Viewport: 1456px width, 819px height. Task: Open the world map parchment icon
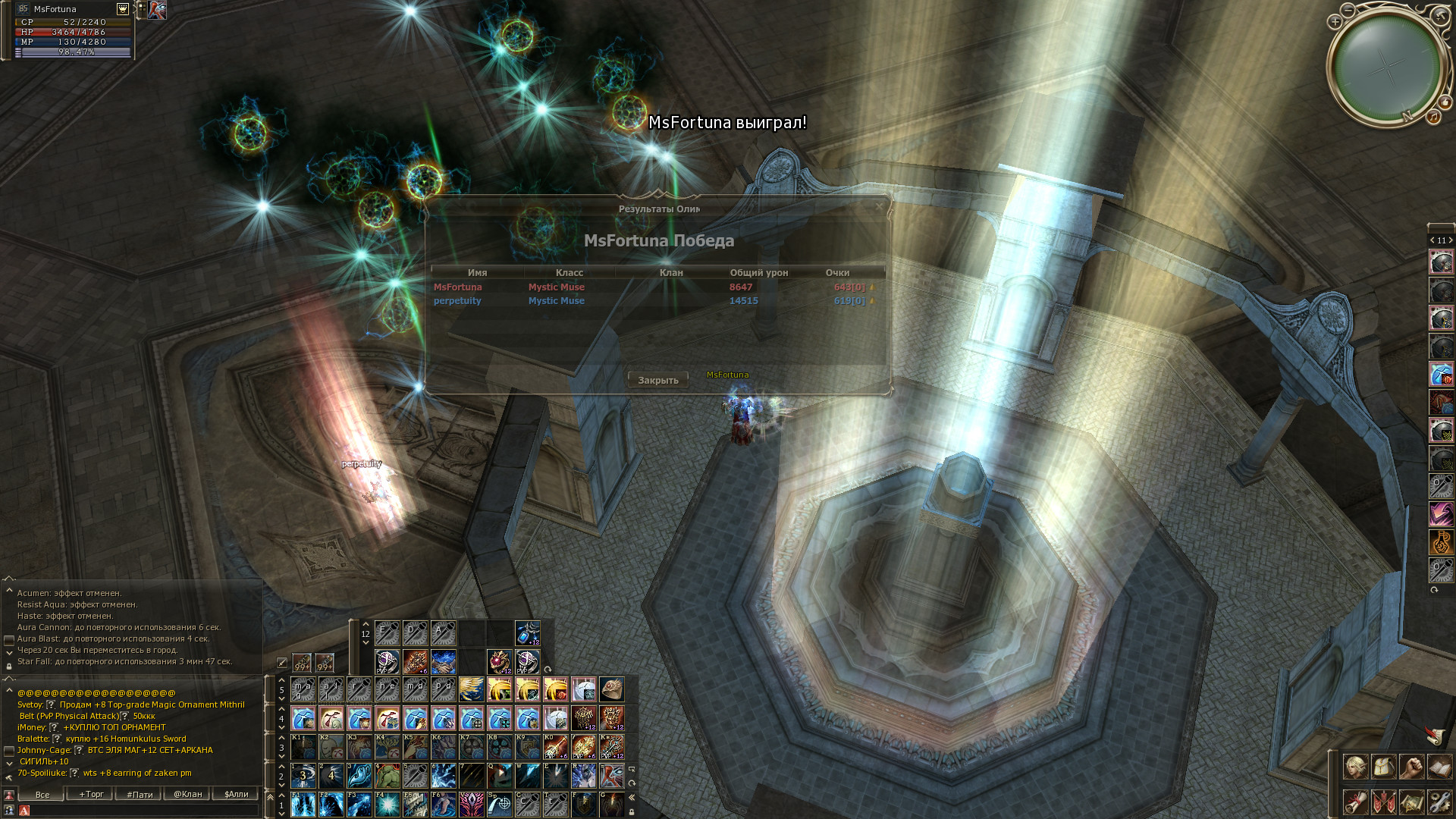coord(1411,802)
